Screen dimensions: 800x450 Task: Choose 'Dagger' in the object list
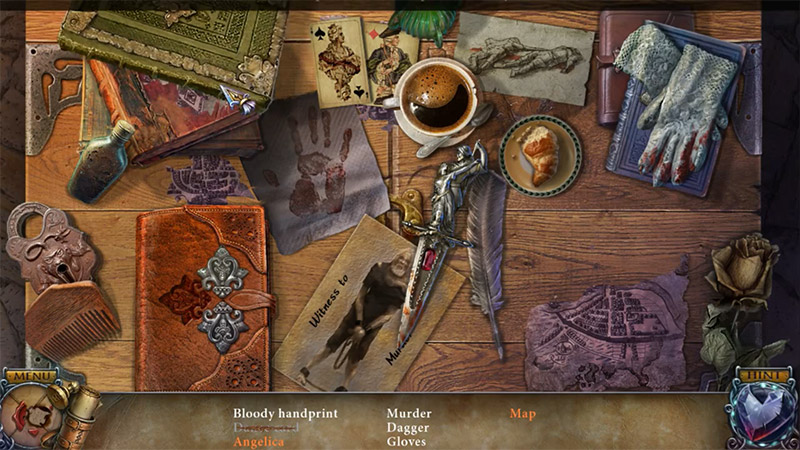pyautogui.click(x=409, y=427)
